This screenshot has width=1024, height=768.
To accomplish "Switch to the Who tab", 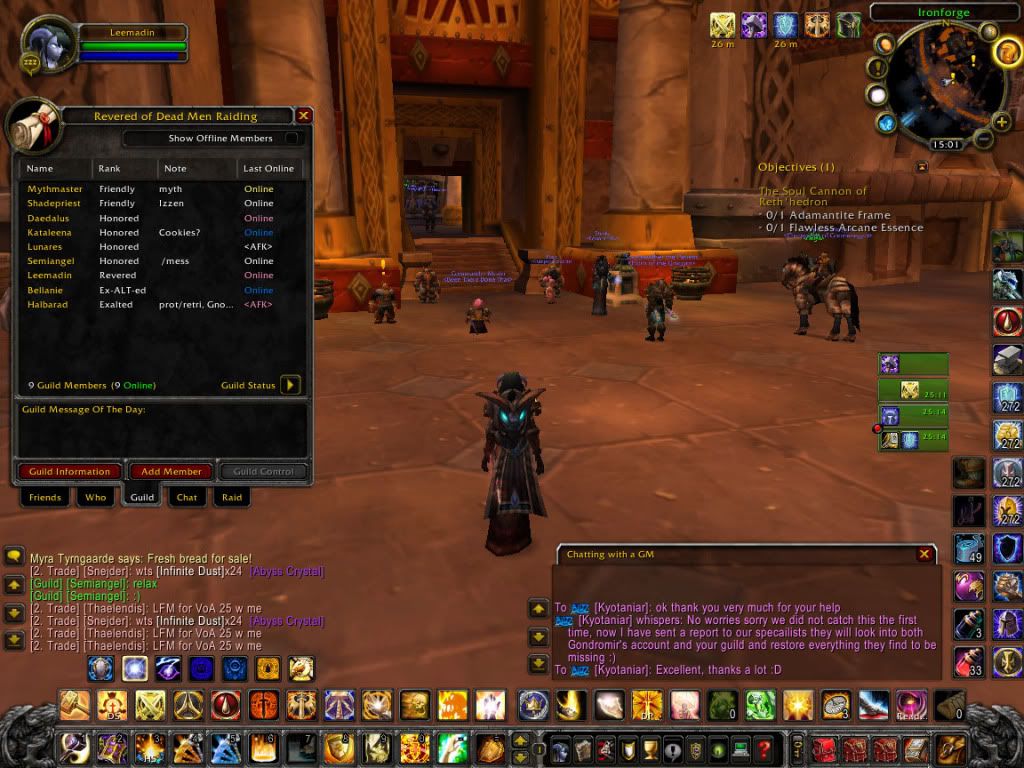I will pos(95,497).
